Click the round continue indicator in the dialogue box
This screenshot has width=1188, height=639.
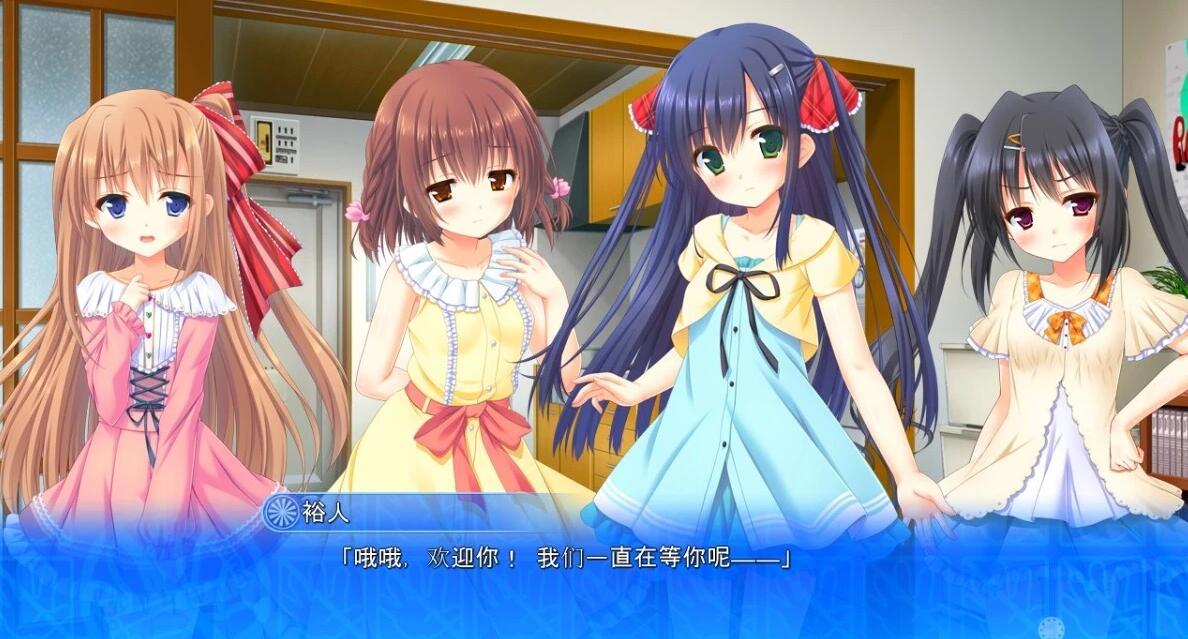point(1050,628)
